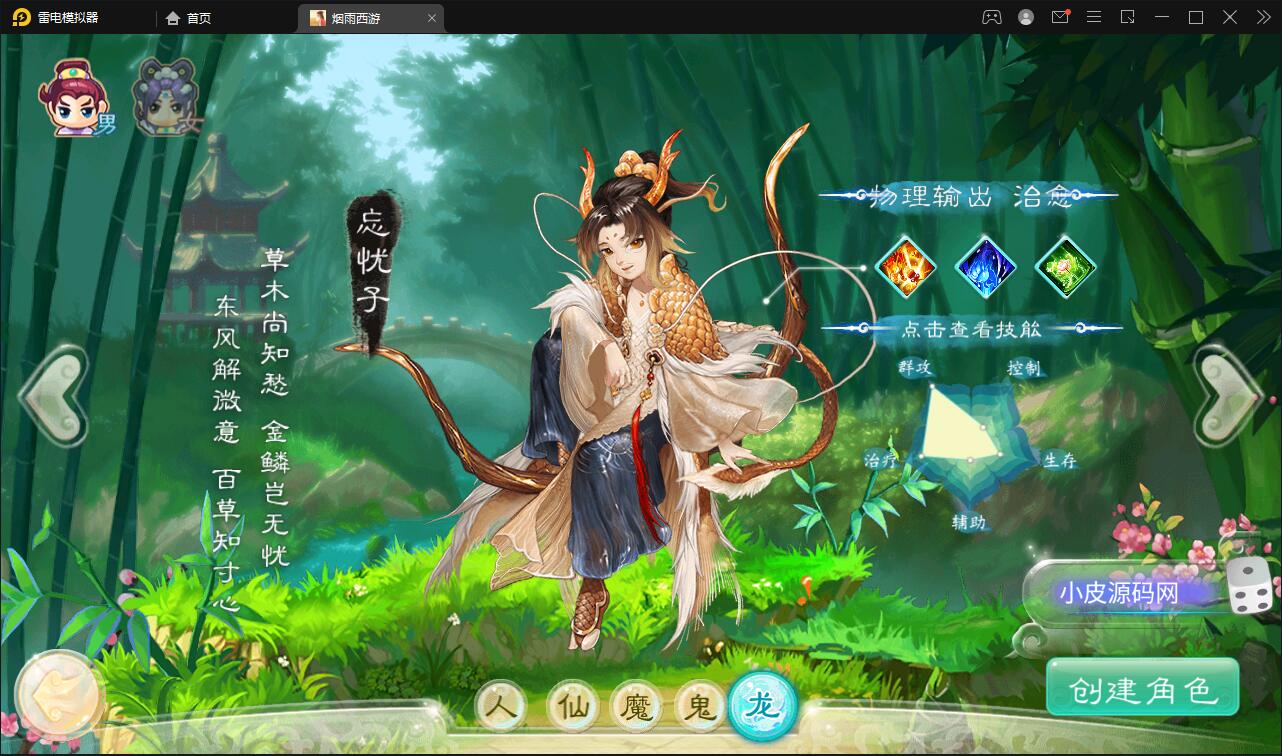View the blue water skill icon
The width and height of the screenshot is (1282, 756).
point(986,267)
